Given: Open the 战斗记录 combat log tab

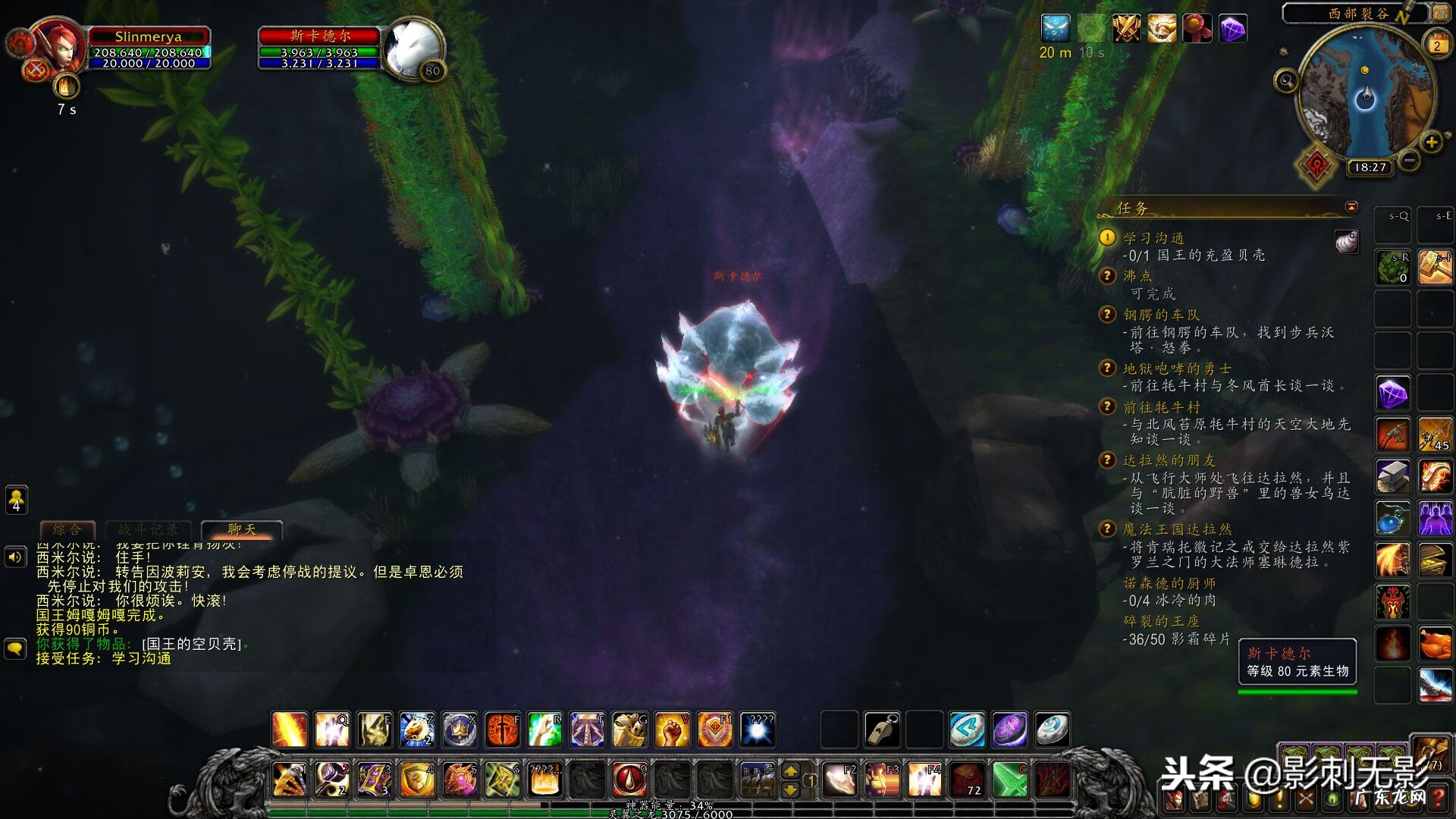Looking at the screenshot, I should pyautogui.click(x=149, y=529).
